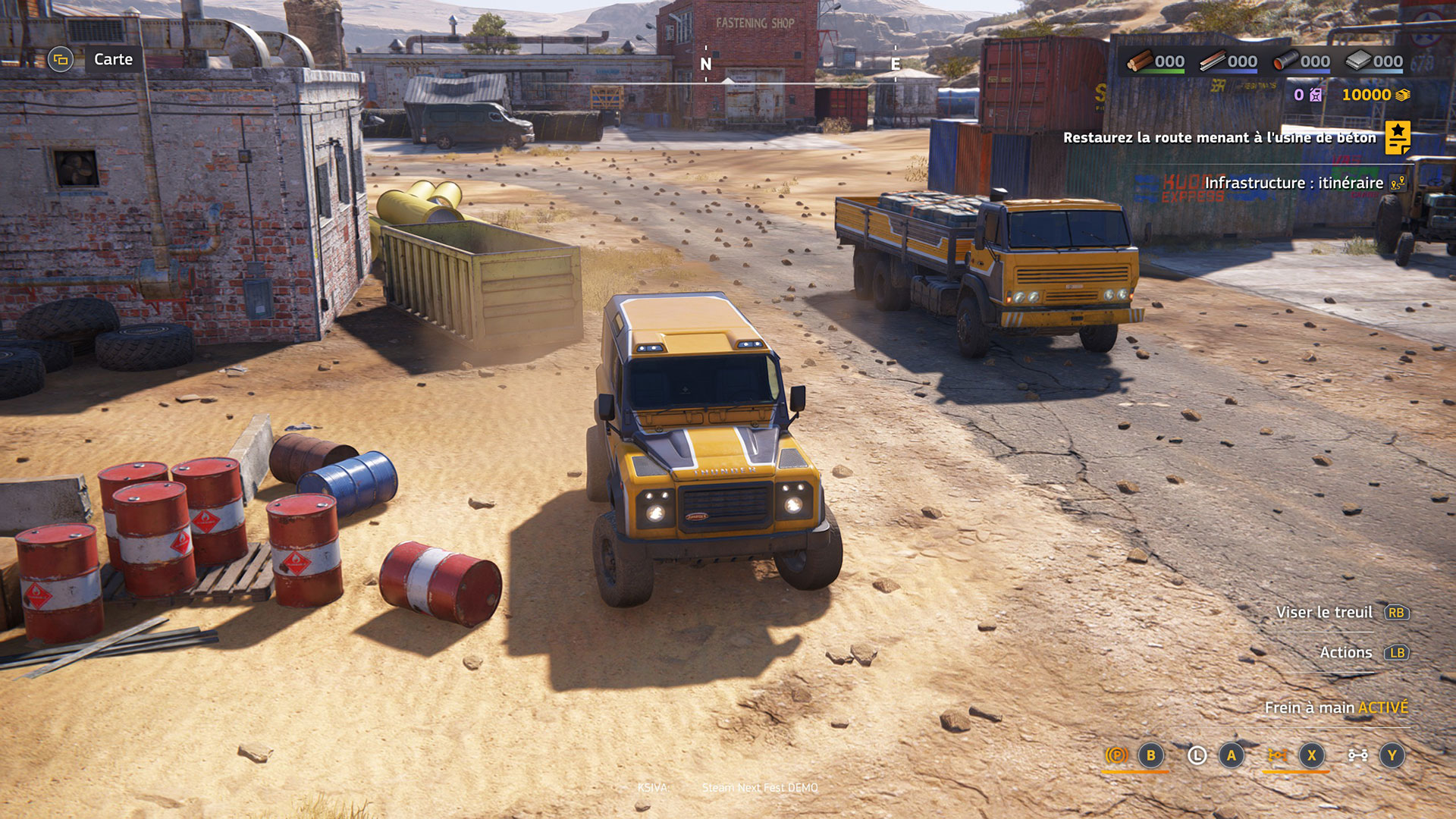Open the Carte map view
The height and width of the screenshot is (819, 1456).
pos(112,59)
